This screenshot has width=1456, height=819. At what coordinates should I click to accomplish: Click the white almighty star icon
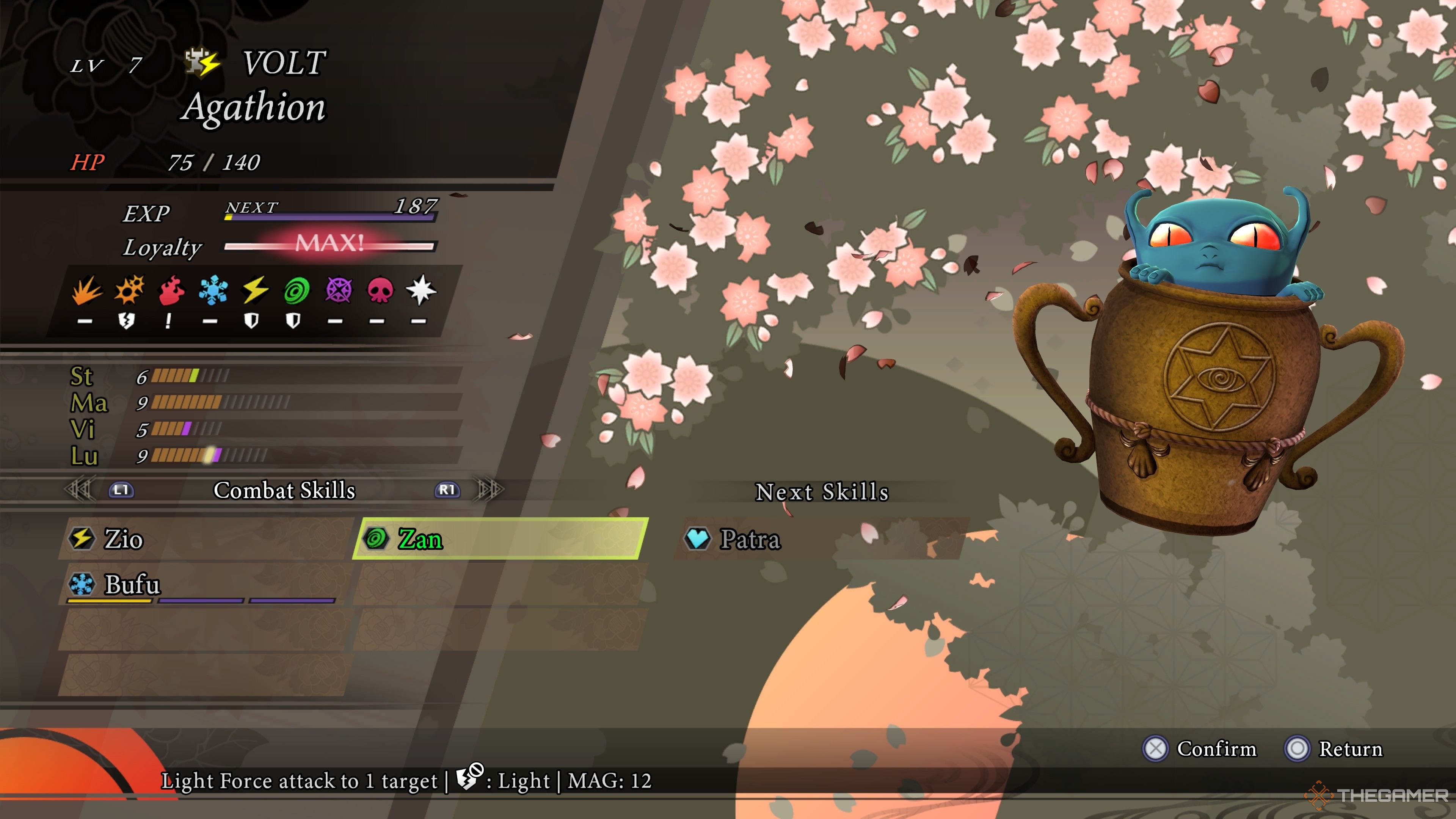[421, 290]
